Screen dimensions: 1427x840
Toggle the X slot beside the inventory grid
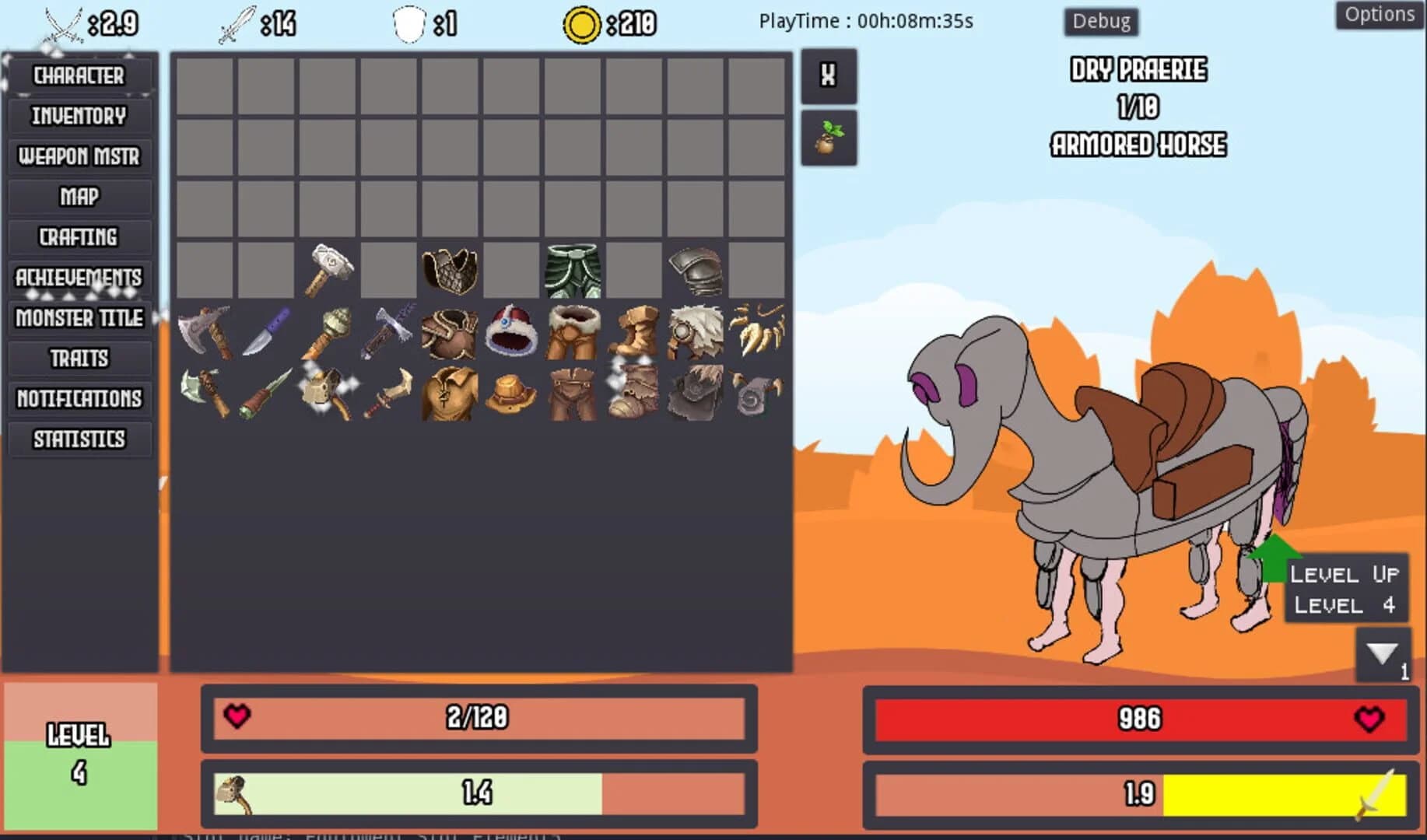coord(829,76)
